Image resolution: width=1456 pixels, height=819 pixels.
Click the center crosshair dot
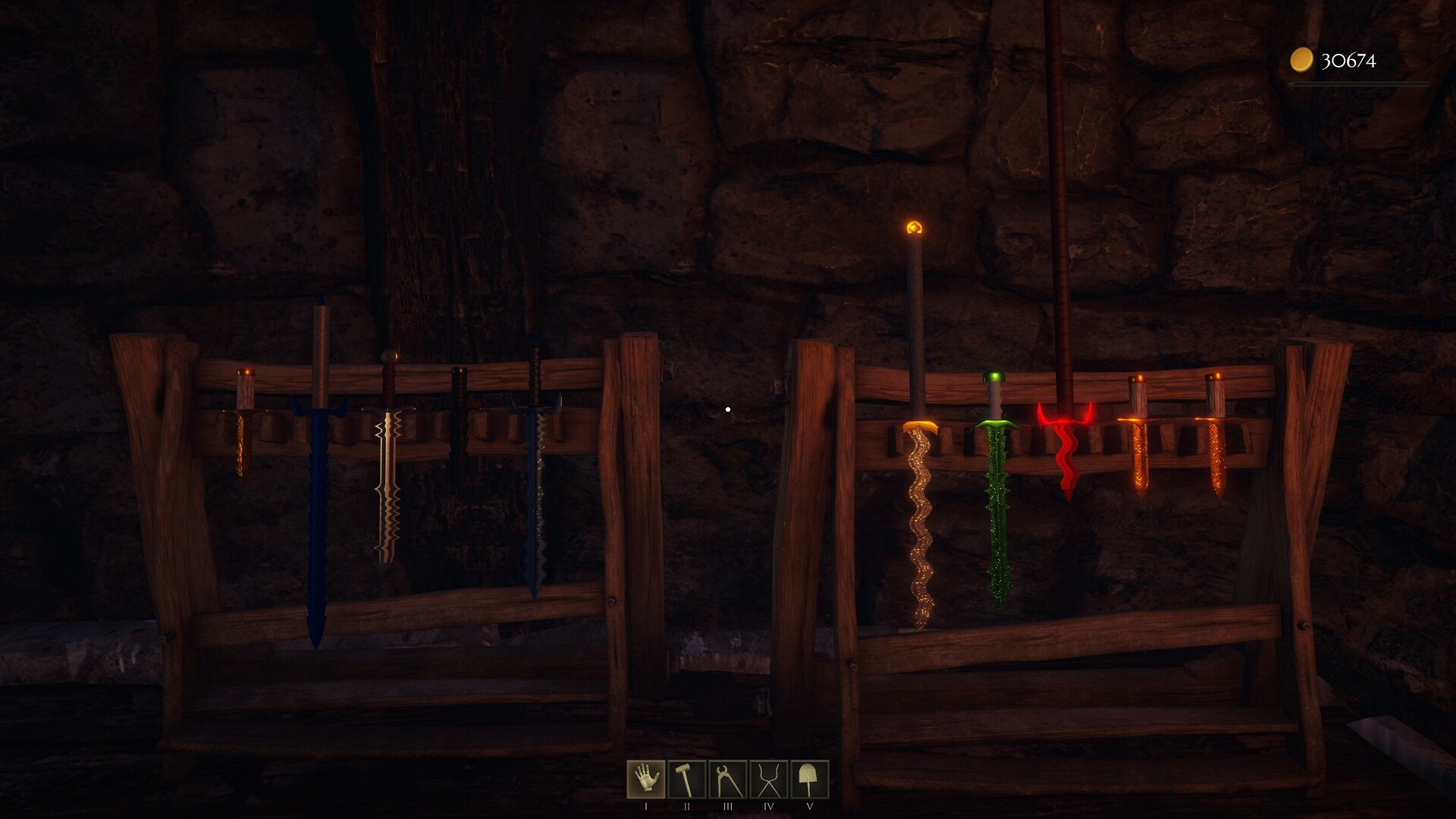coord(729,408)
